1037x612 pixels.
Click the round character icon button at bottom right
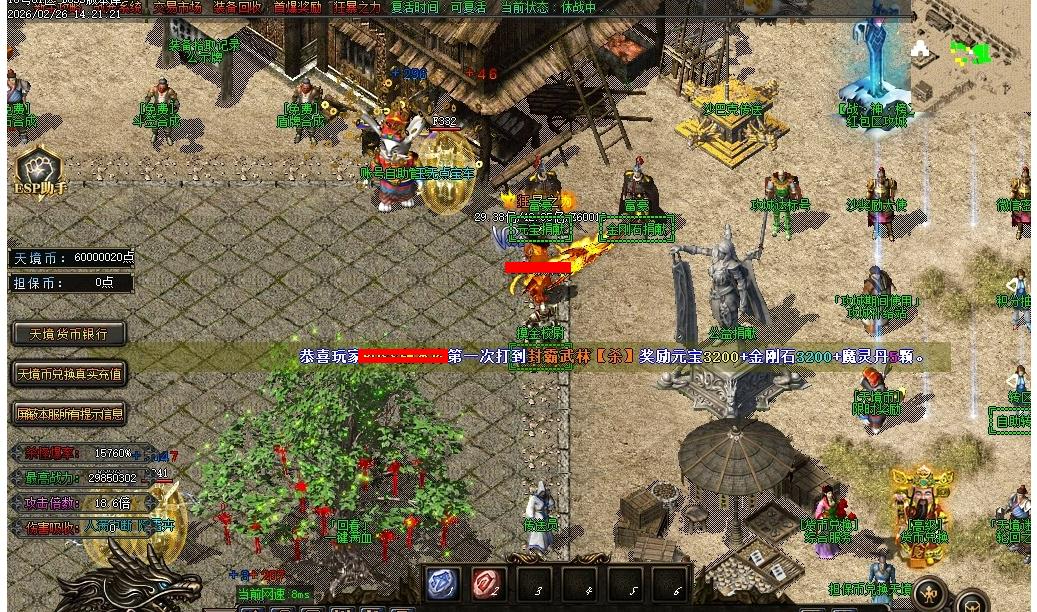(x=930, y=594)
